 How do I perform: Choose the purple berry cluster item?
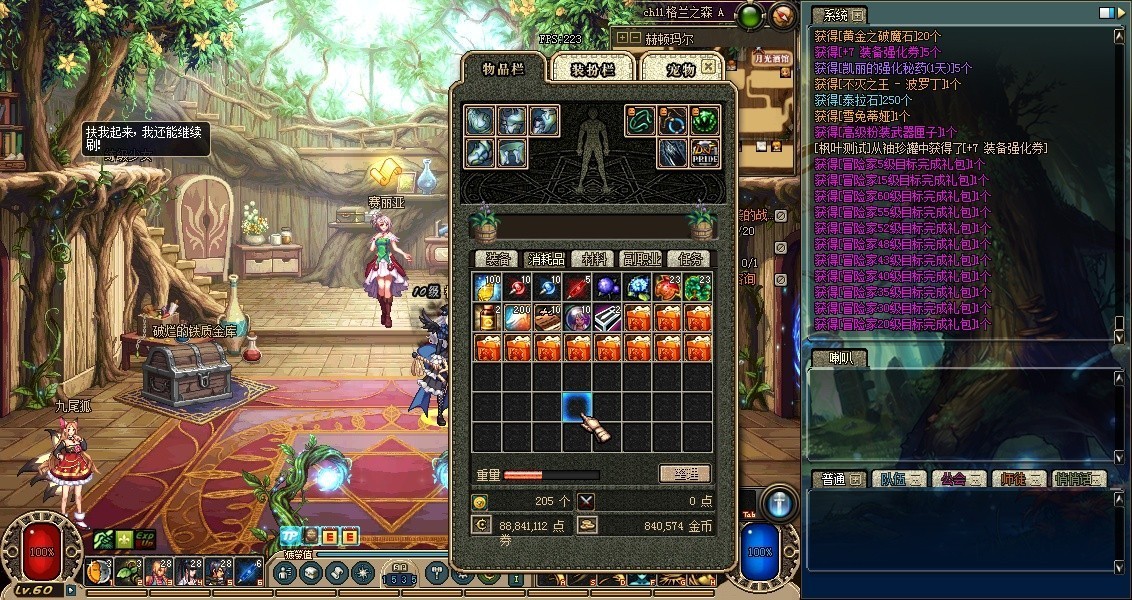[608, 288]
